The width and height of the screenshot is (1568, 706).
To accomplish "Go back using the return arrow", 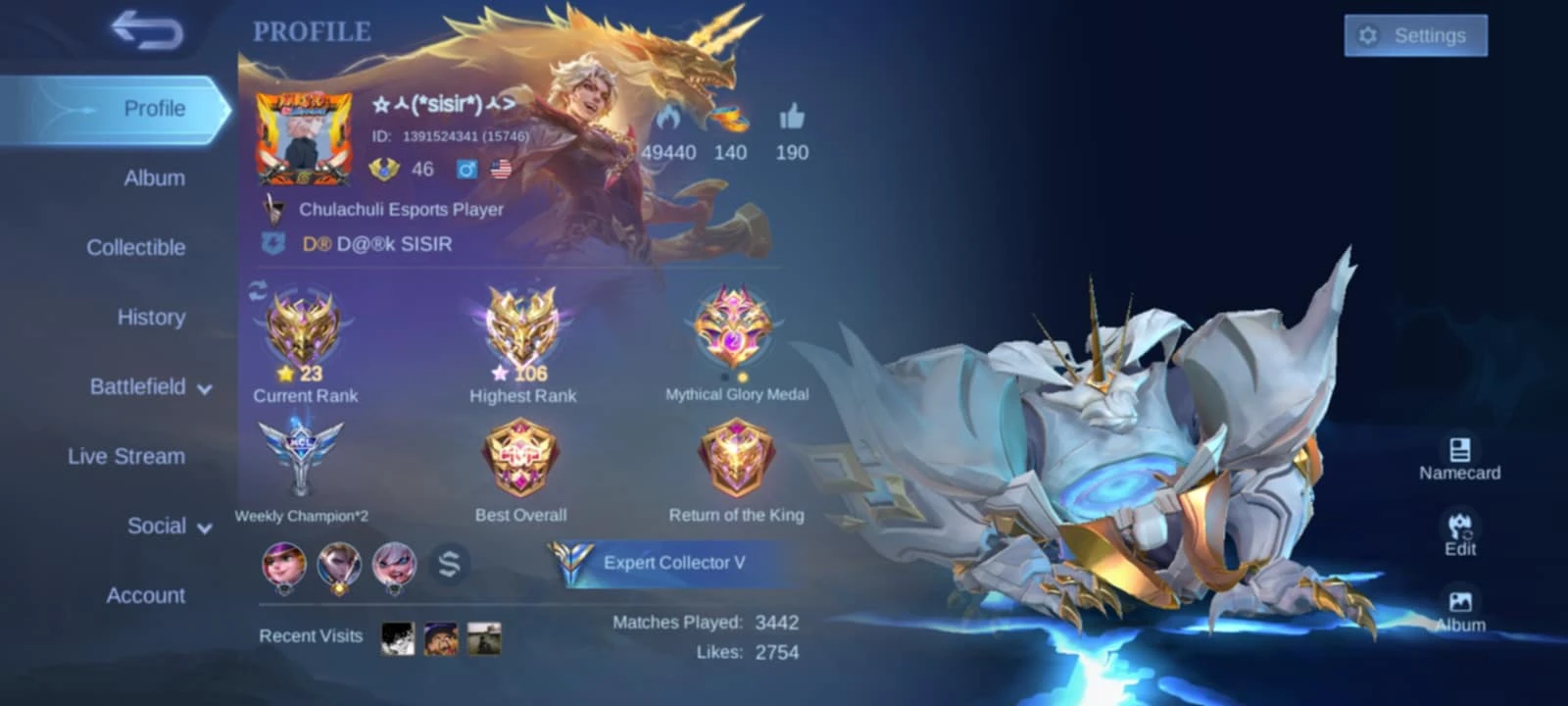I will (x=147, y=29).
